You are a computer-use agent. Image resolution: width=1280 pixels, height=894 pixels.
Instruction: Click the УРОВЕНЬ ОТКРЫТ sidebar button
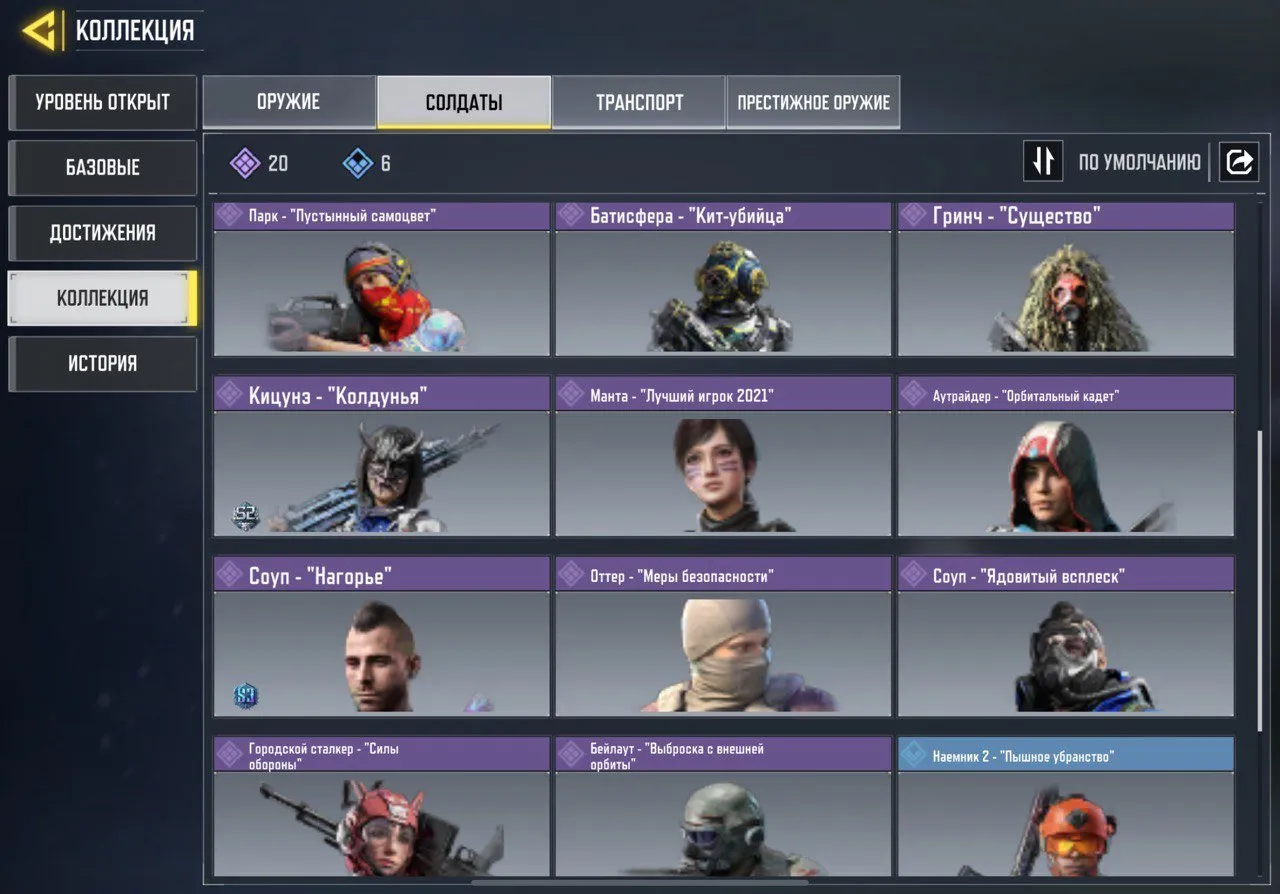click(102, 102)
